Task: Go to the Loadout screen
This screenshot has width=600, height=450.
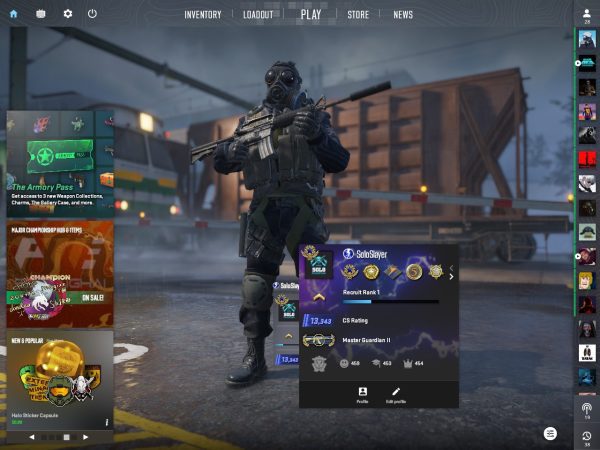Action: tap(257, 15)
